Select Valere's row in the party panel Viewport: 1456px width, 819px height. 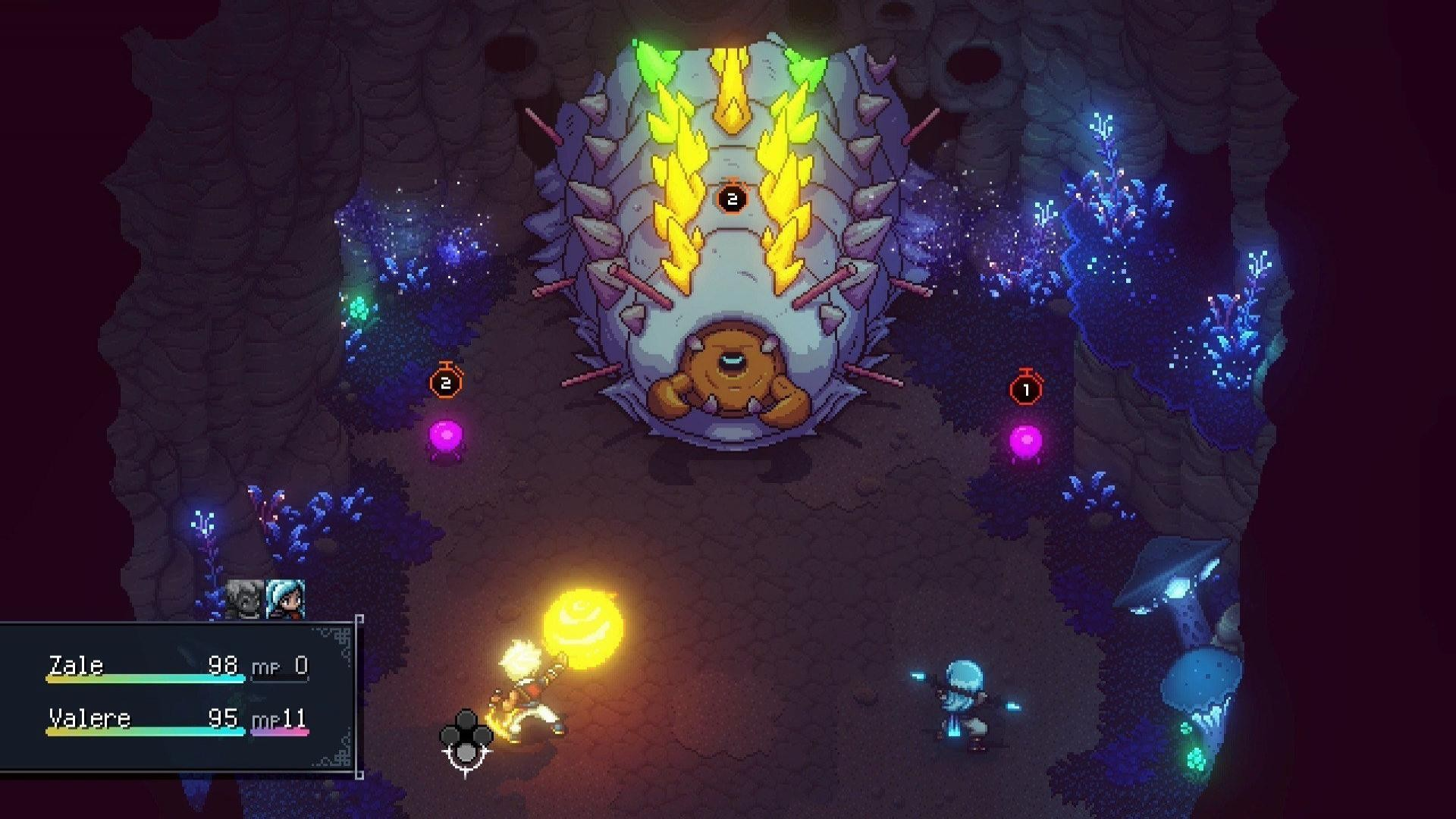177,719
